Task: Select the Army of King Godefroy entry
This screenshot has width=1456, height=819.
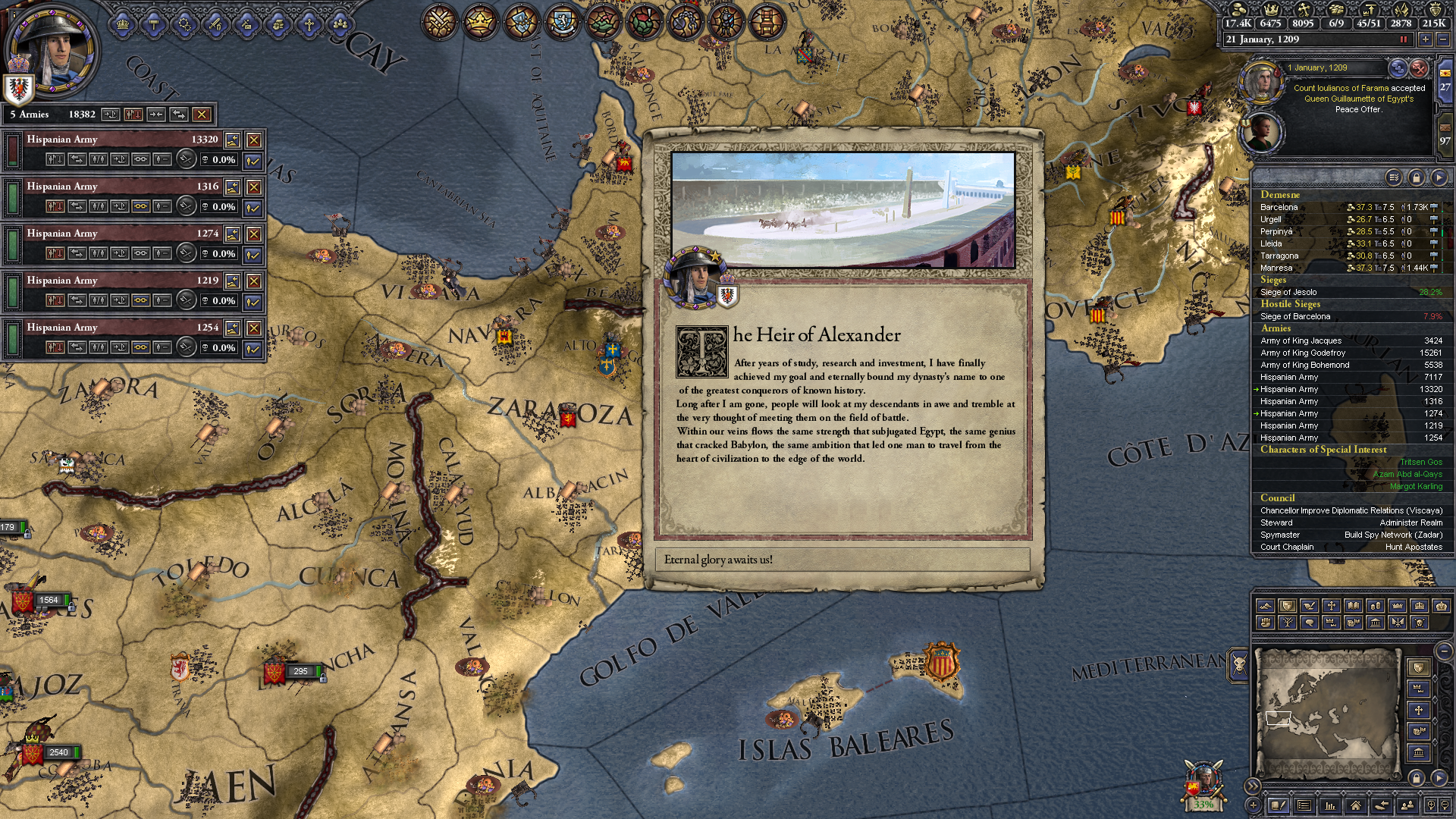Action: tap(1303, 353)
